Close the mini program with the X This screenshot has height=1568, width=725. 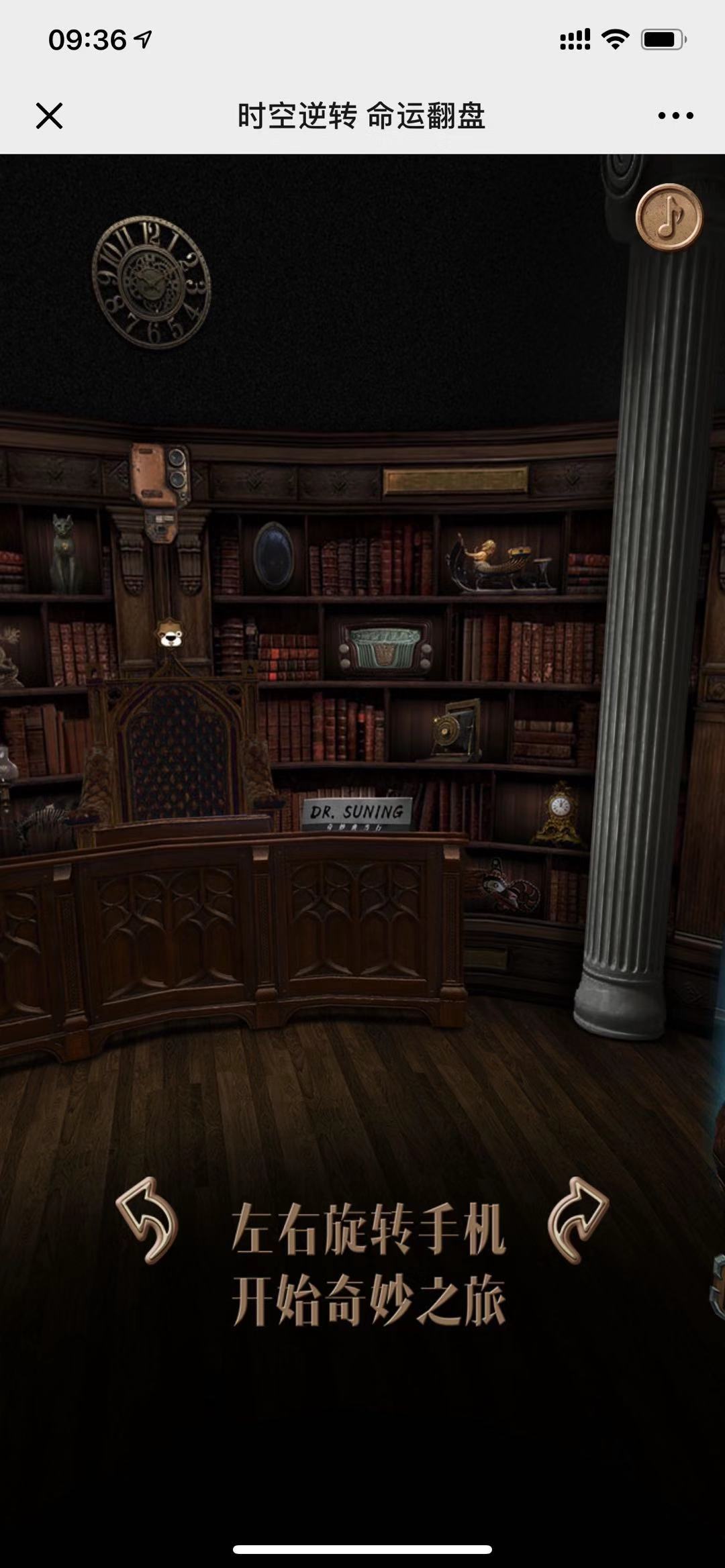point(49,115)
